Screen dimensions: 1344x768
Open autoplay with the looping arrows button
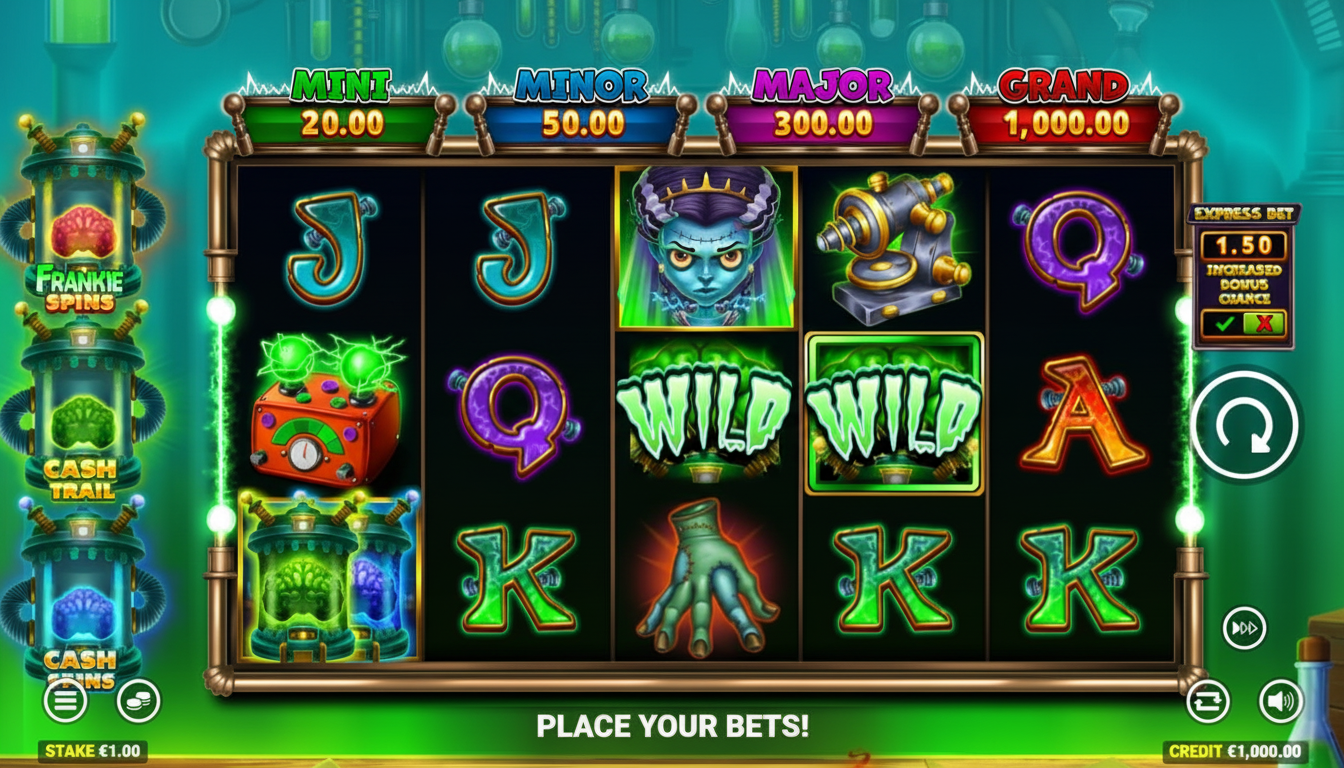1207,701
